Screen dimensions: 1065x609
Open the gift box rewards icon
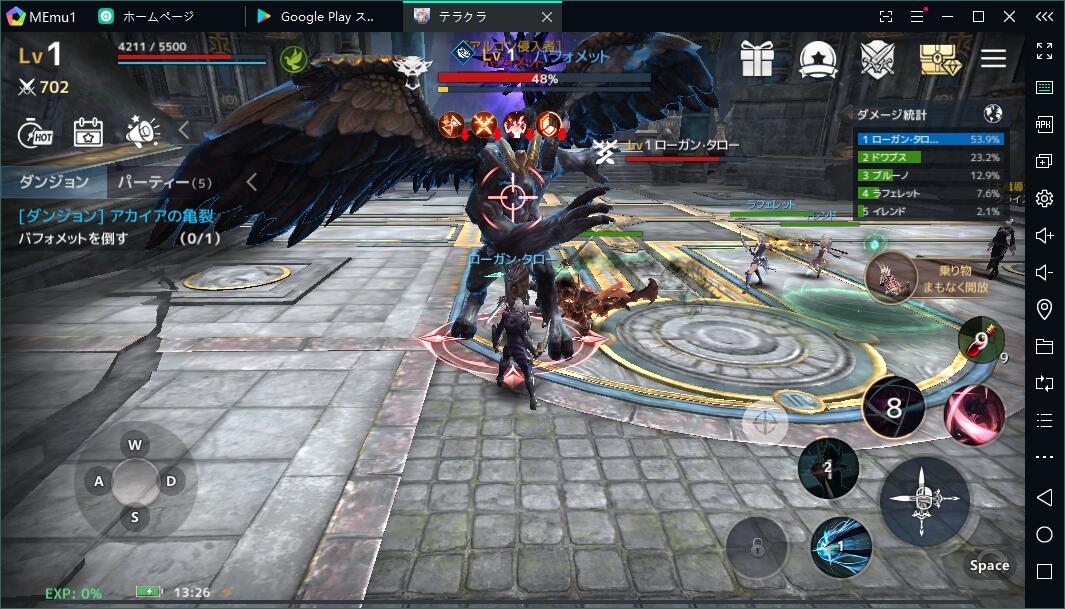[757, 59]
